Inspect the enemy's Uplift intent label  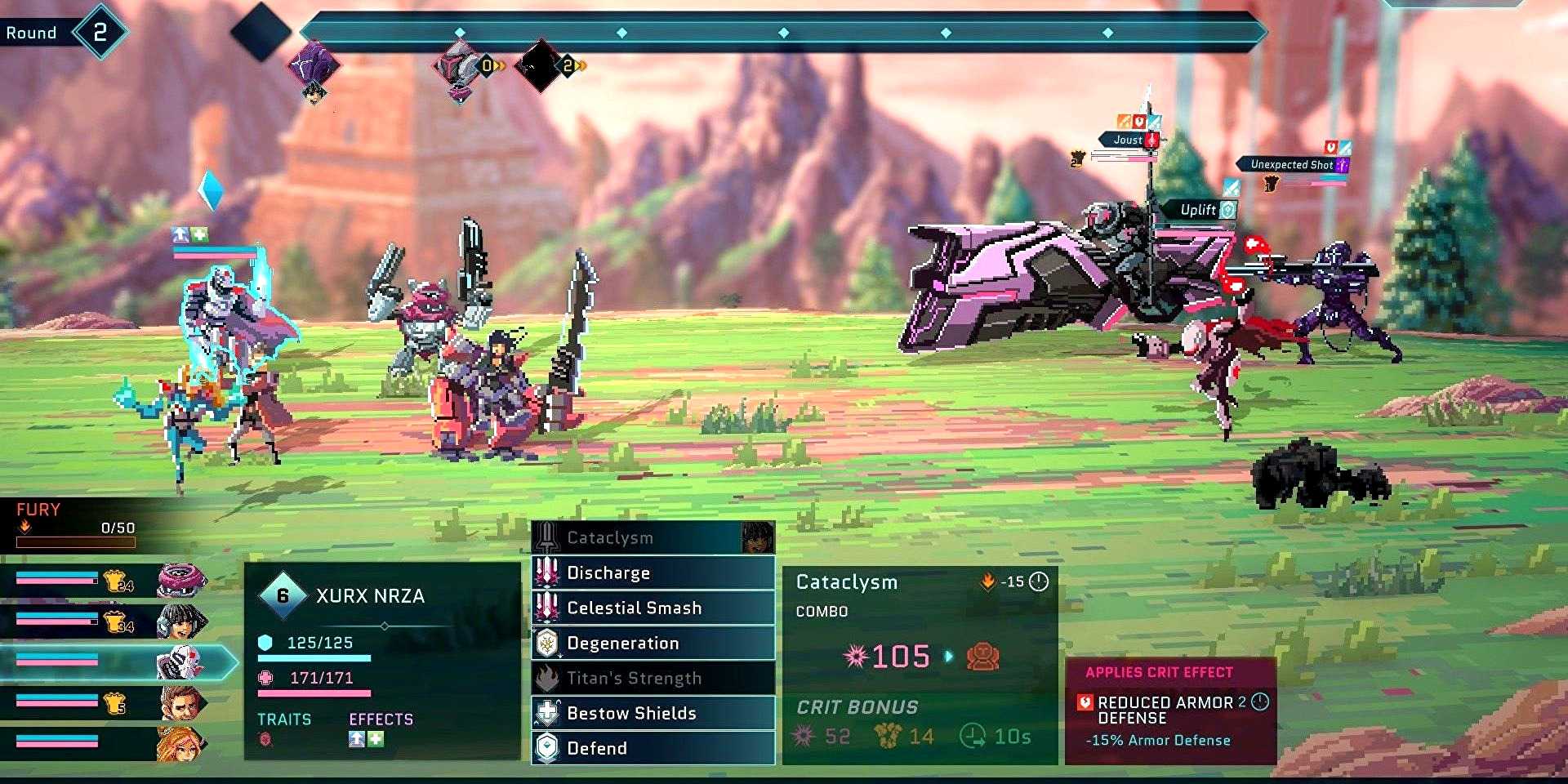pyautogui.click(x=1199, y=210)
